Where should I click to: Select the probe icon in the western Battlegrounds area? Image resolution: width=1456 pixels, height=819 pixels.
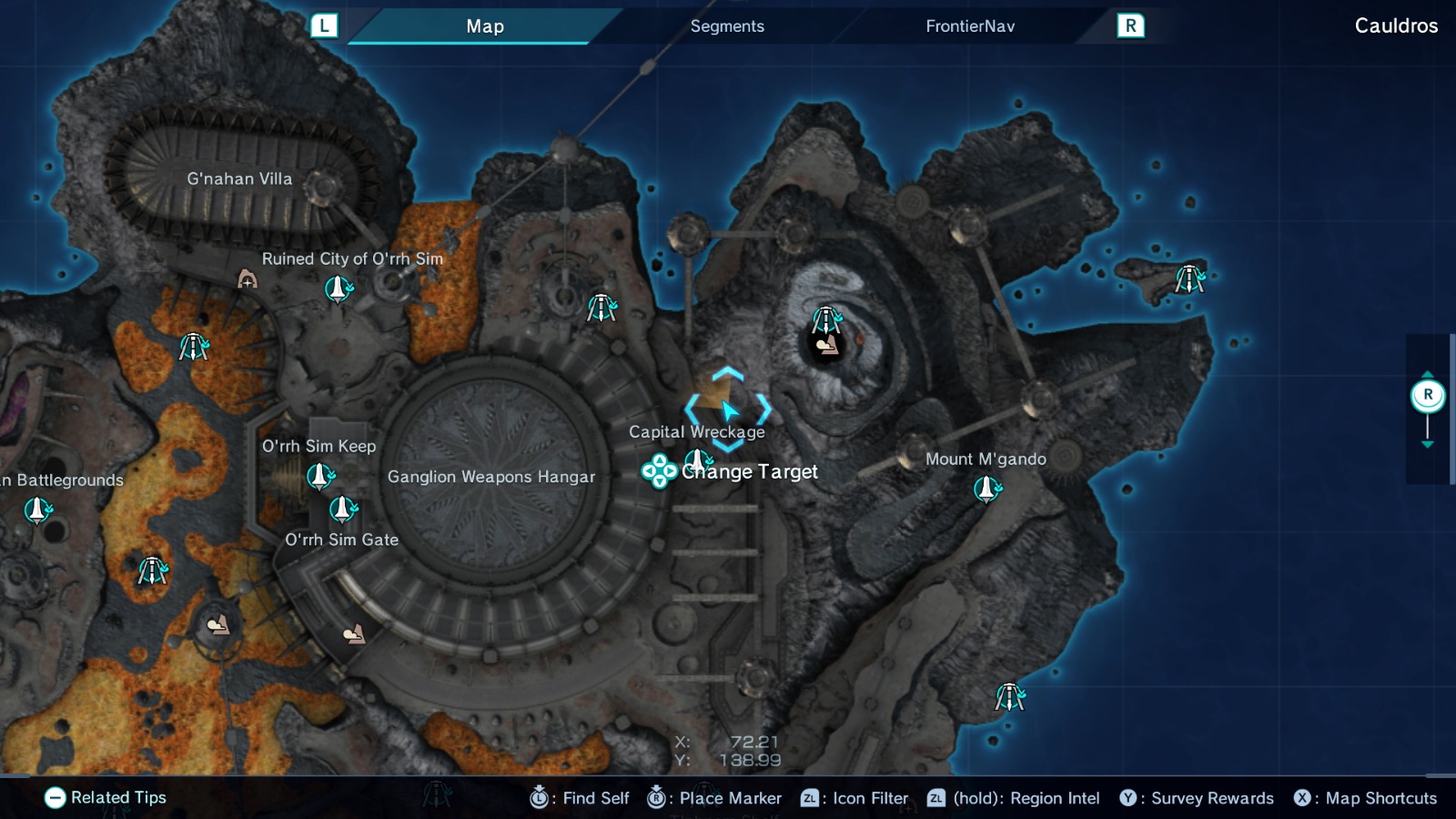(36, 510)
